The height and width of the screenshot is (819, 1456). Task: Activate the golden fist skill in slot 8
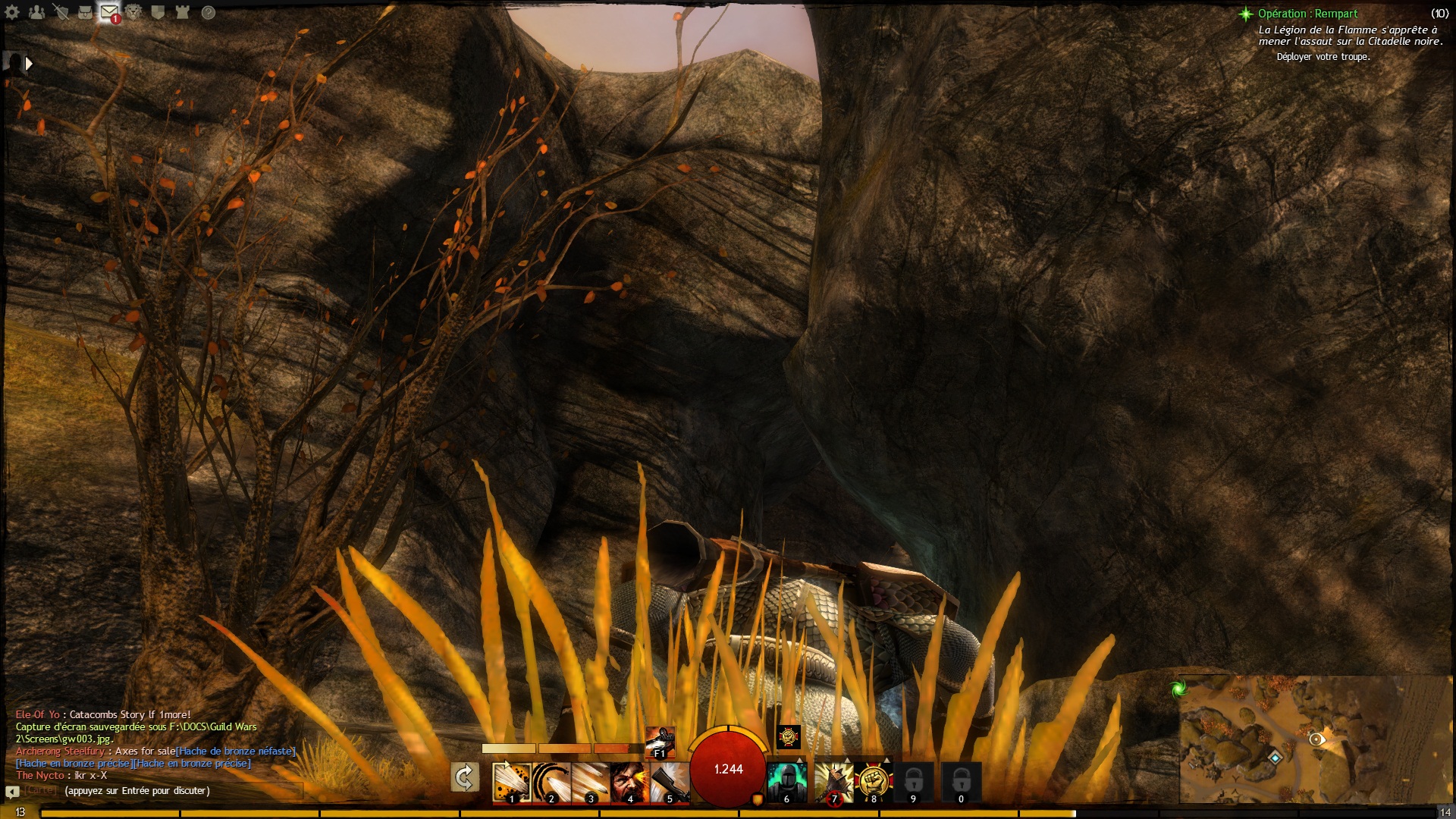873,782
